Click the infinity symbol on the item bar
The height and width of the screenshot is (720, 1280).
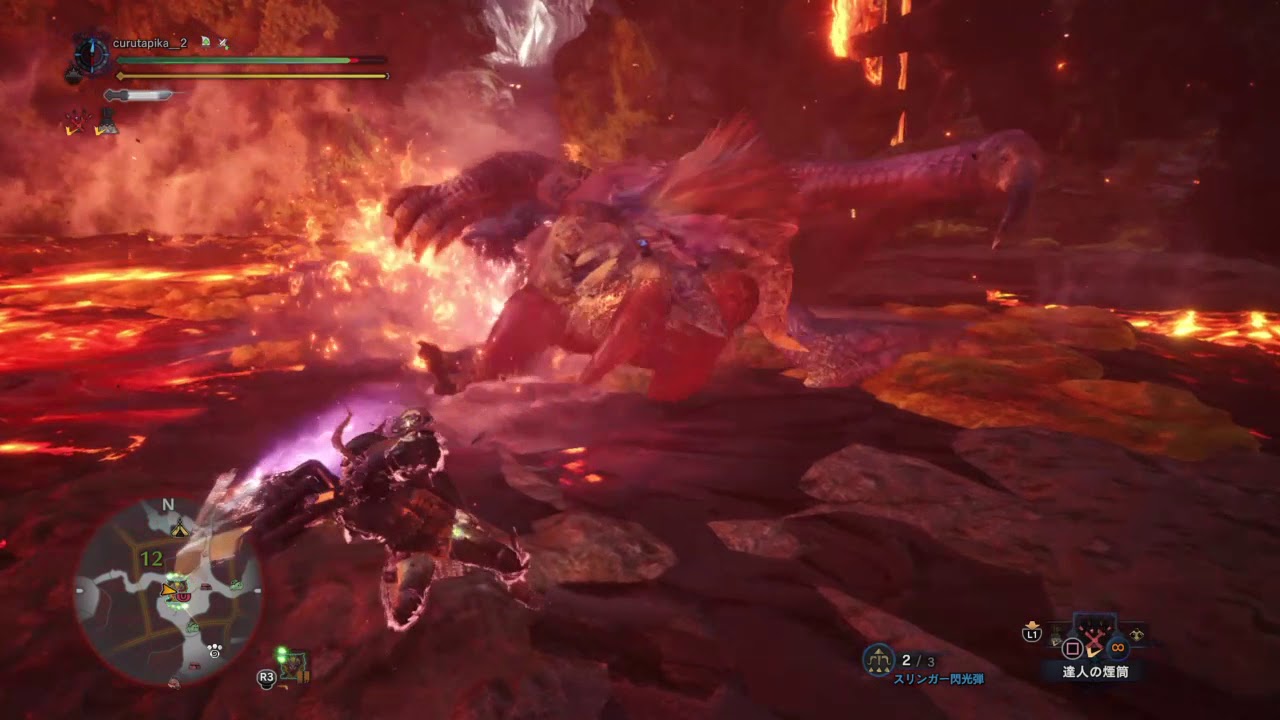1117,646
